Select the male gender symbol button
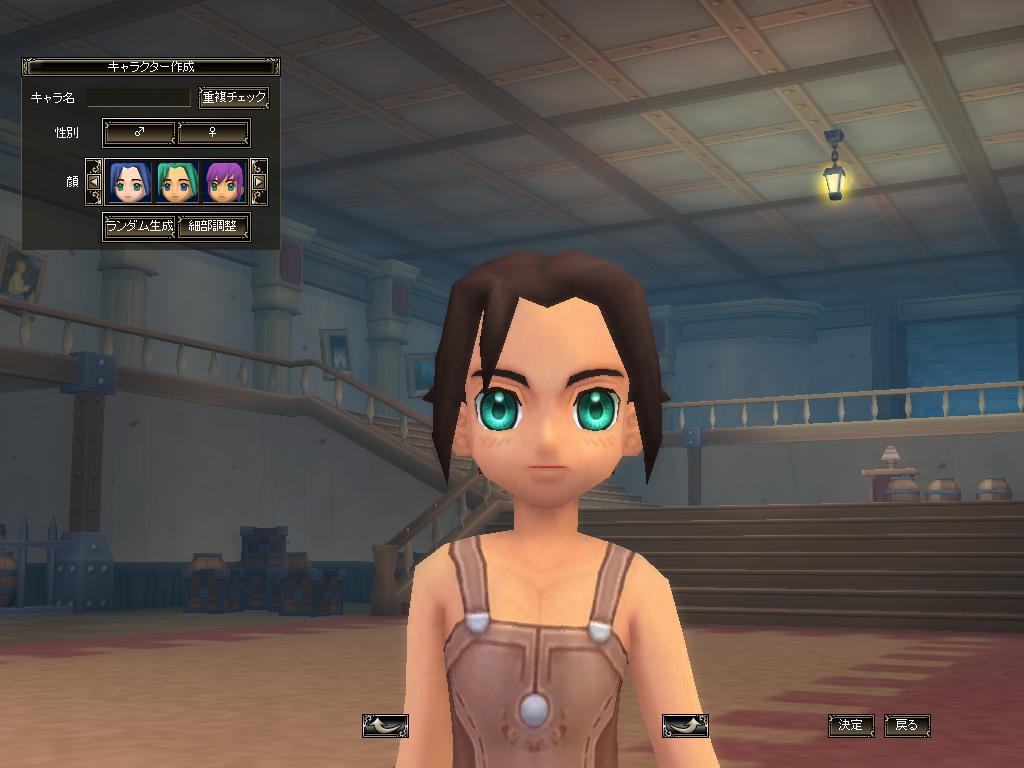Image resolution: width=1024 pixels, height=768 pixels. point(140,132)
